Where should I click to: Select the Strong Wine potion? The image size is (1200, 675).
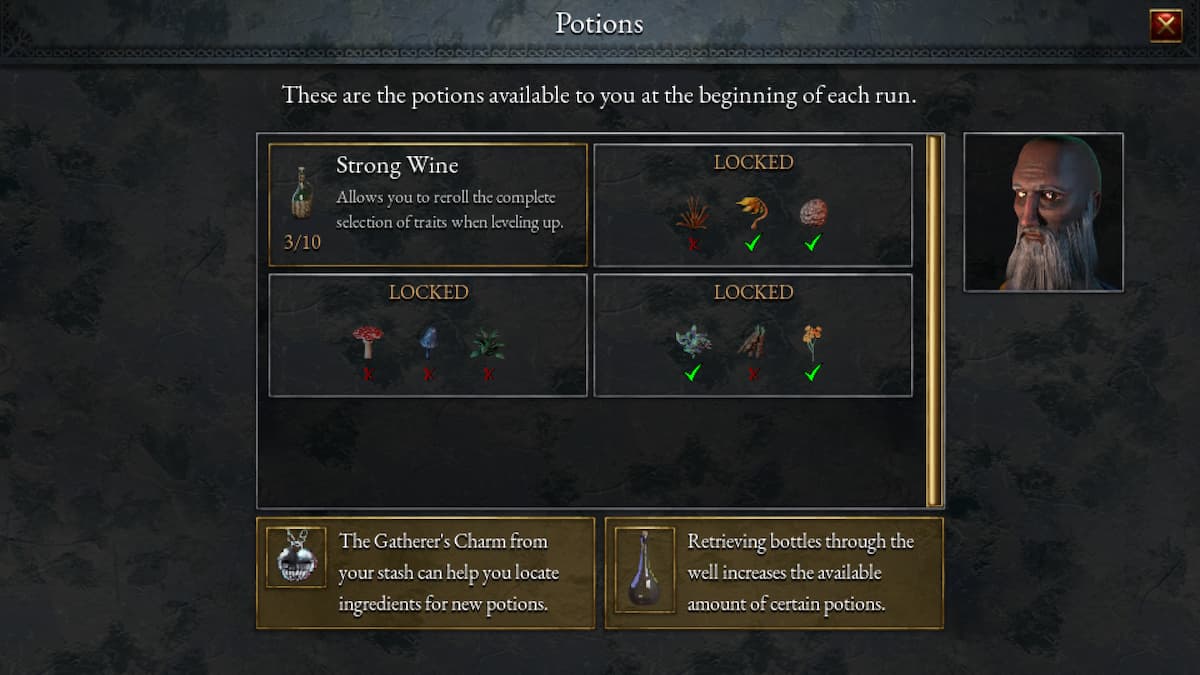click(x=428, y=205)
